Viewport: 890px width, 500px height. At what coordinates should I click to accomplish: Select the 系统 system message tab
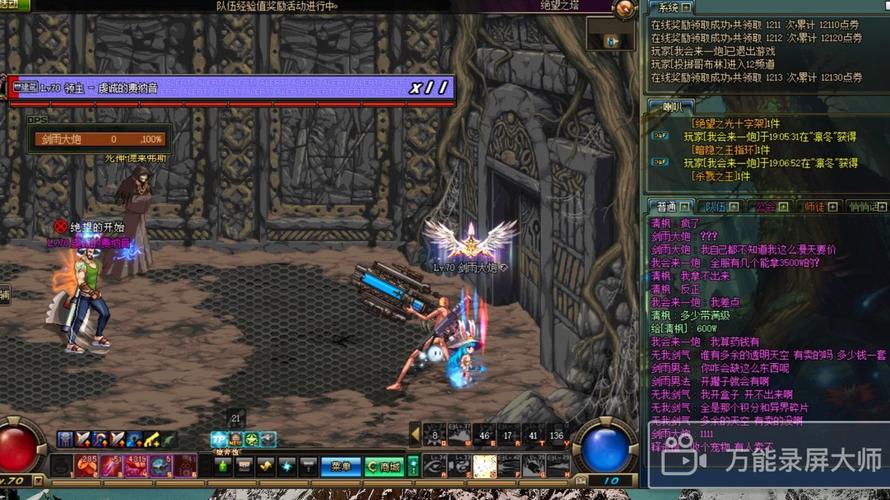pyautogui.click(x=668, y=8)
